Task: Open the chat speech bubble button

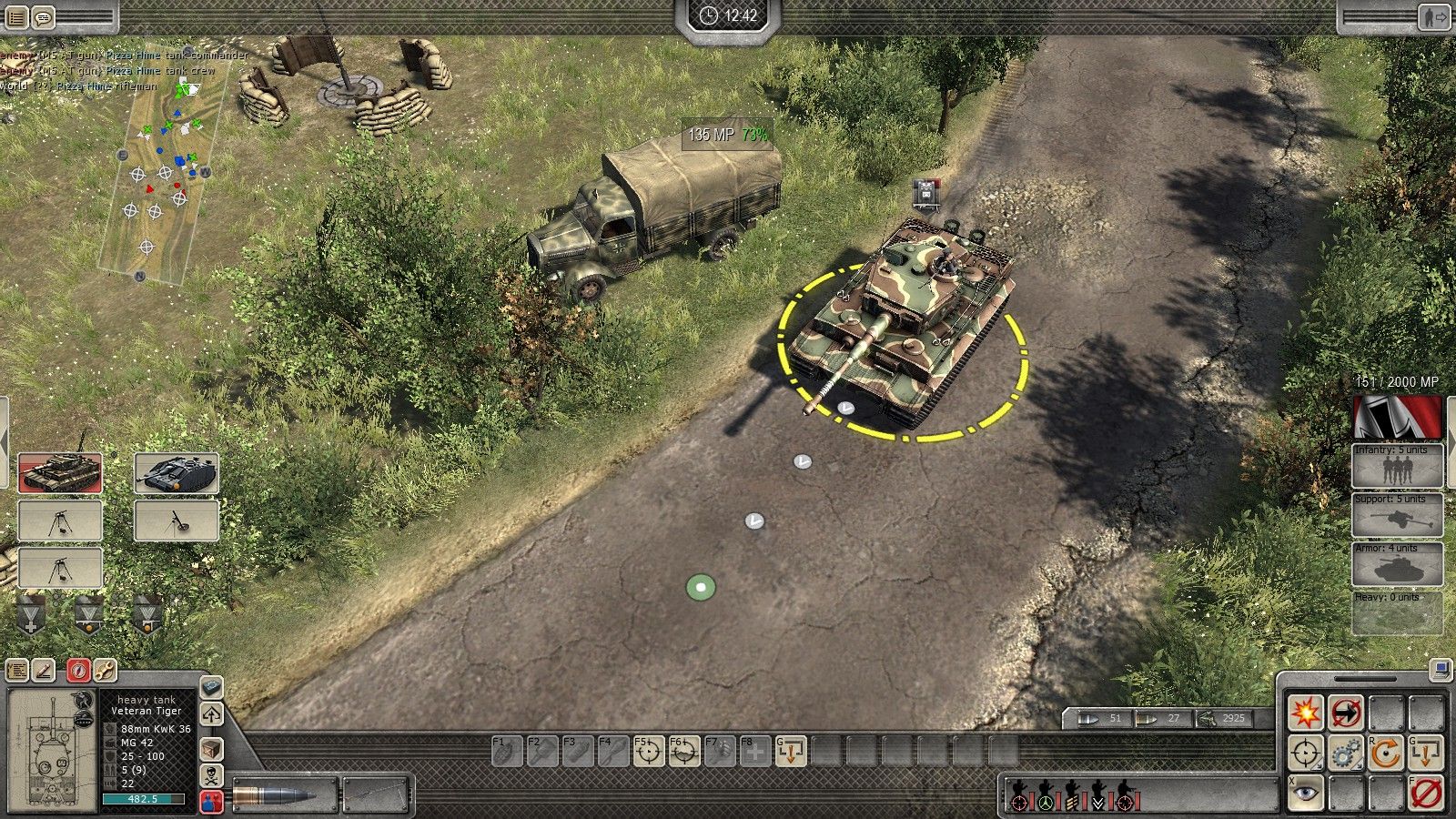Action: click(43, 16)
